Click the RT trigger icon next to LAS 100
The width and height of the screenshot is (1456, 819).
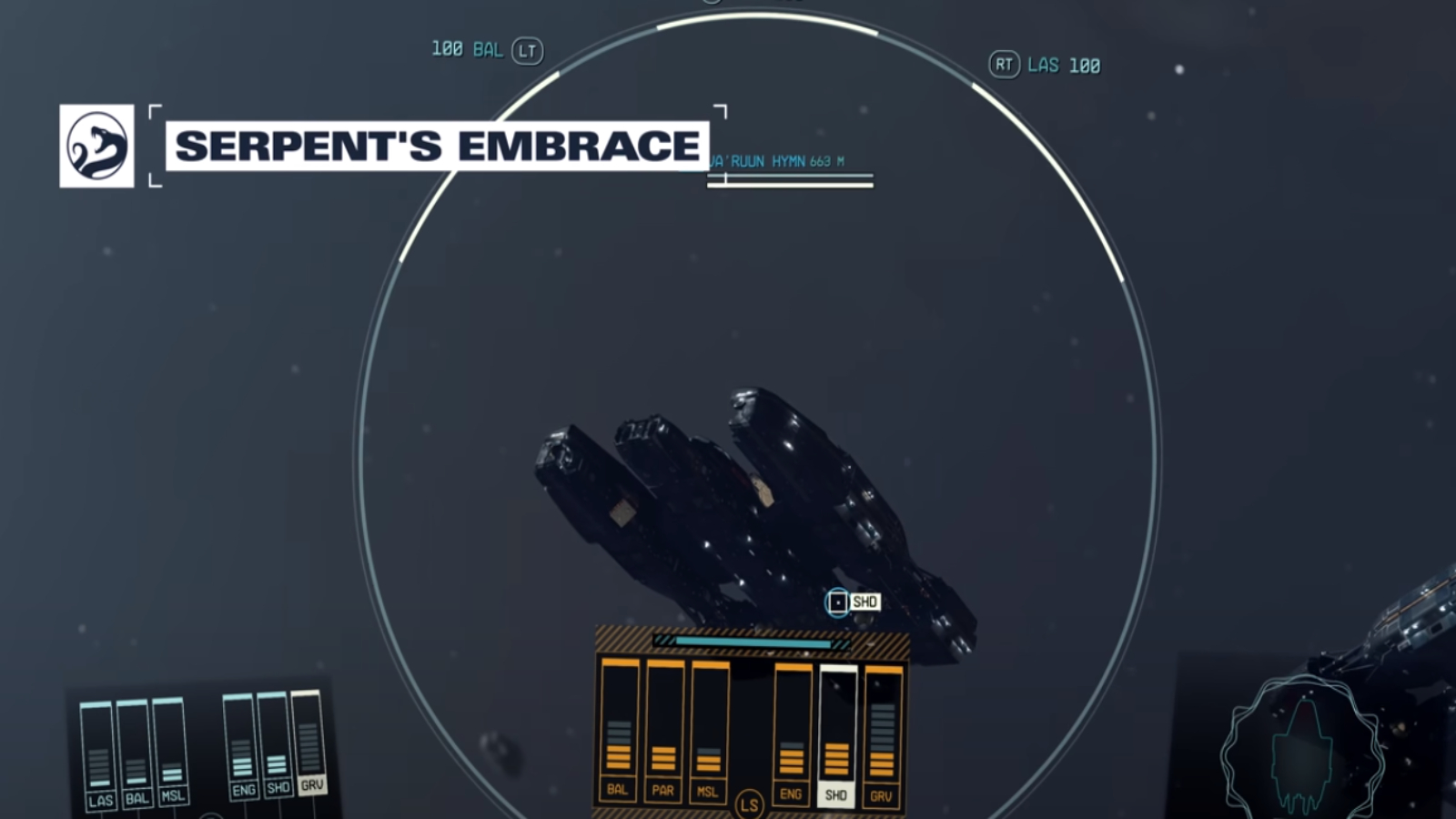(x=1004, y=66)
